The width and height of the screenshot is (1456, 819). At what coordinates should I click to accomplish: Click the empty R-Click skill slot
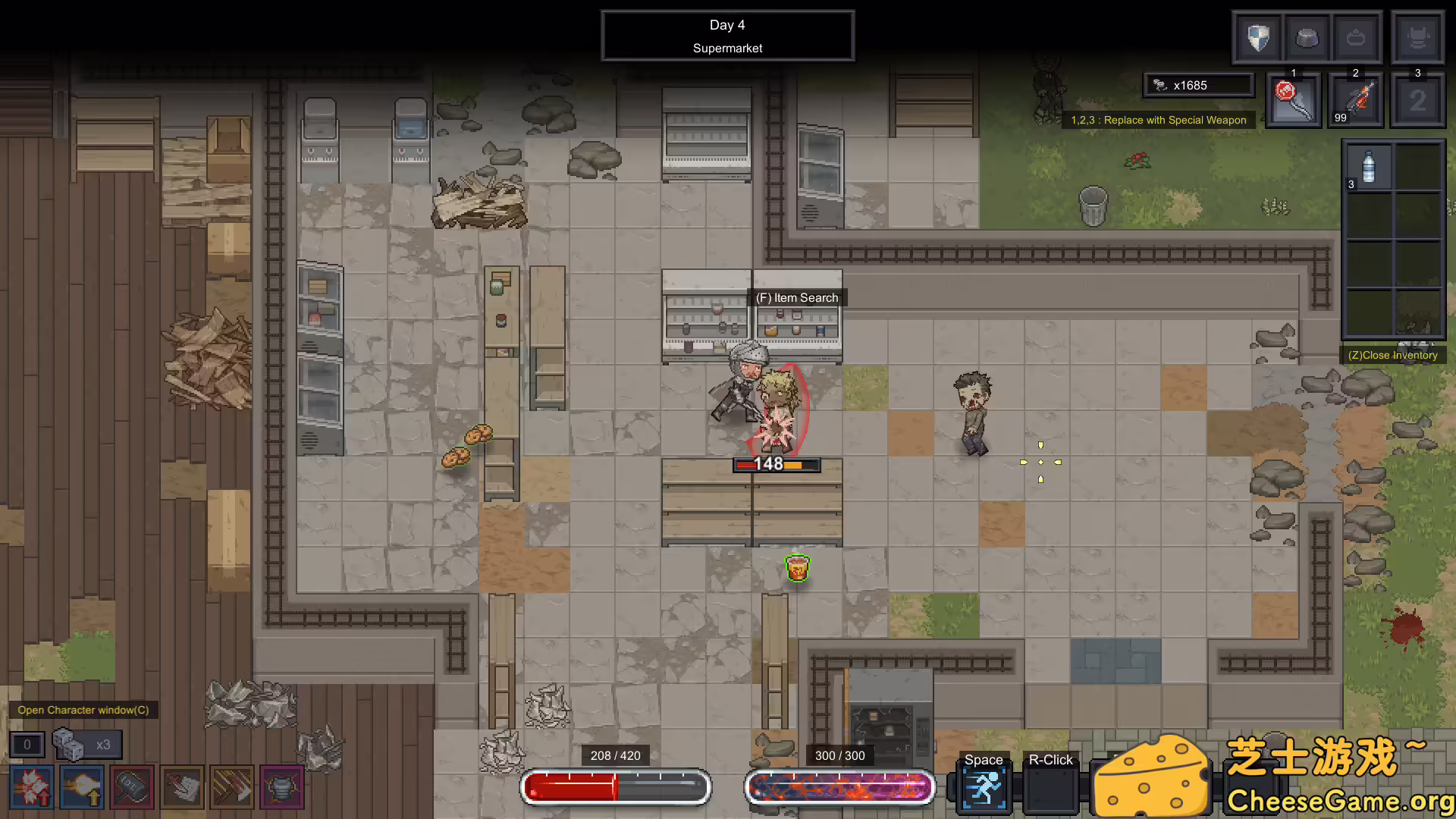1050,789
